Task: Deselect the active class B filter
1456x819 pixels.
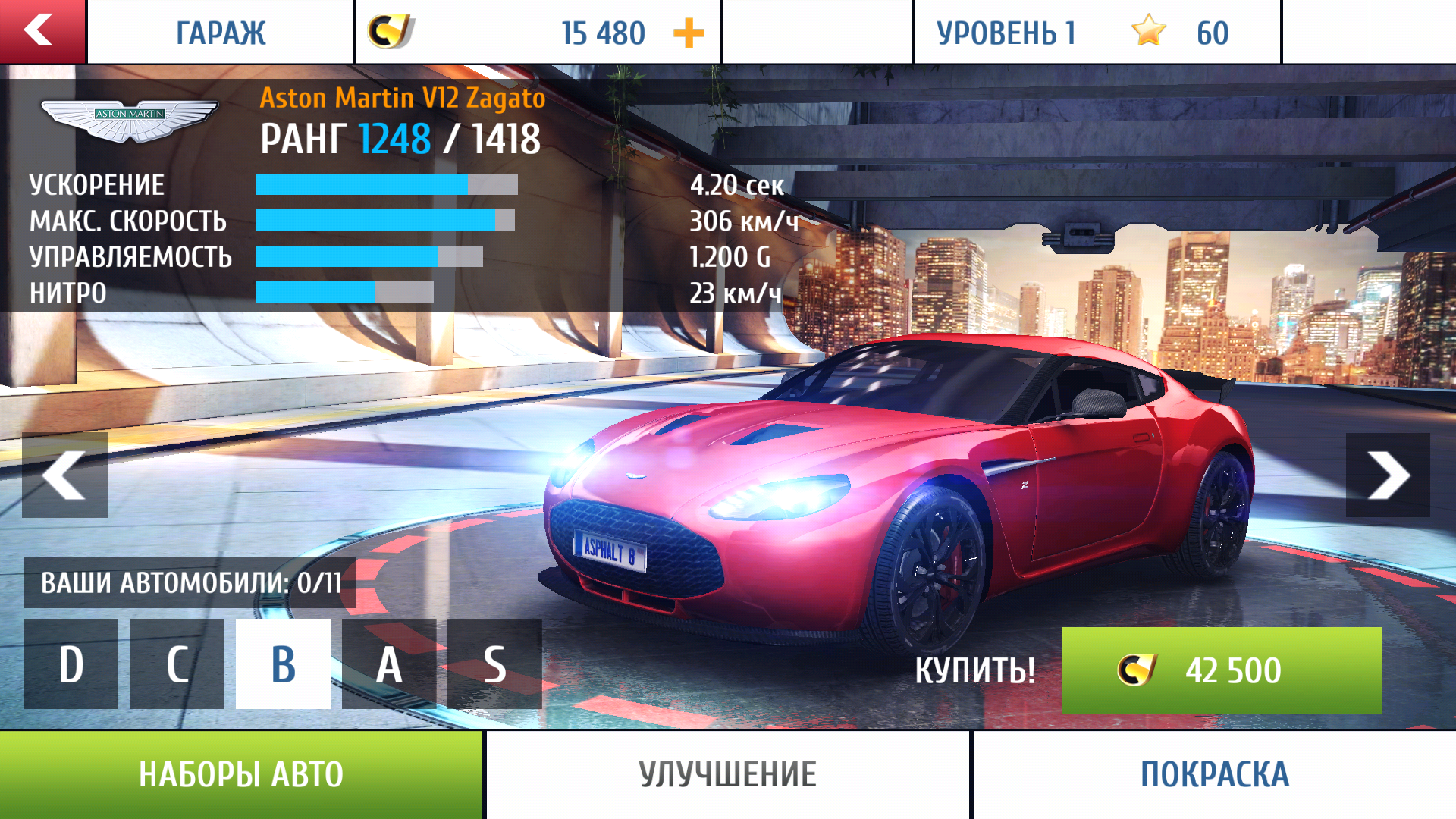Action: [284, 664]
